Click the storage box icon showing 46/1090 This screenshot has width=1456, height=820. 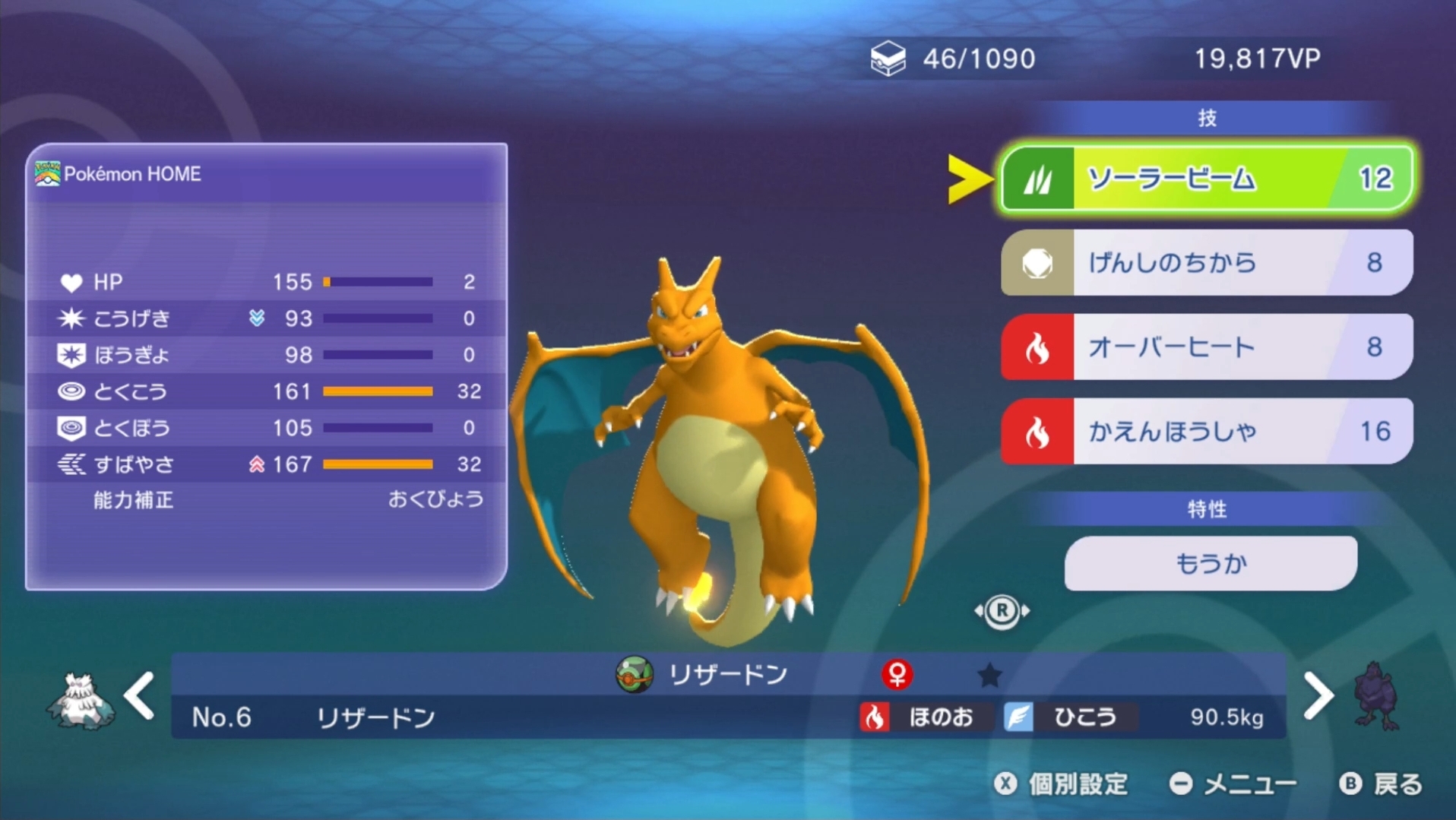(x=888, y=59)
